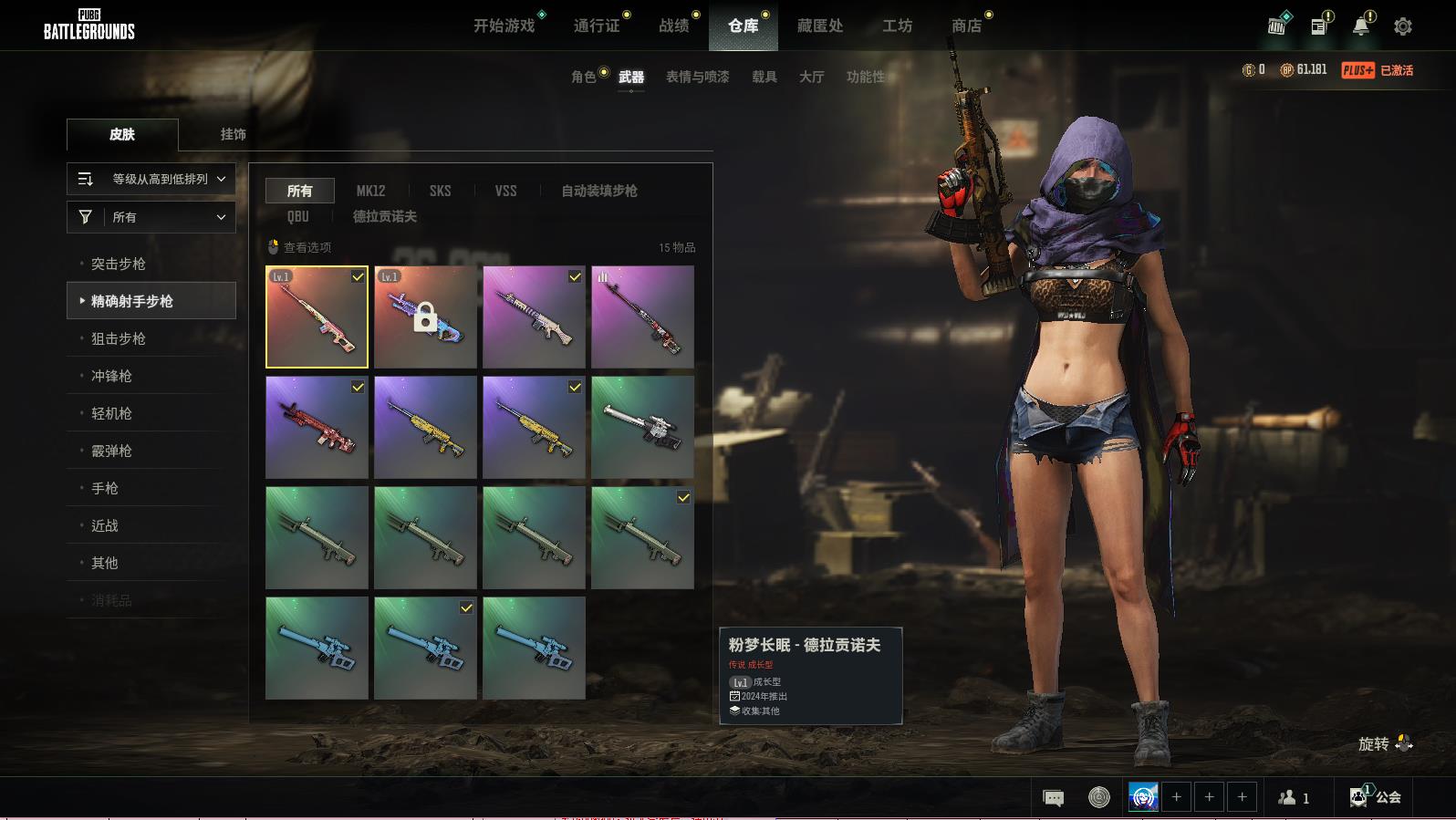Image resolution: width=1456 pixels, height=820 pixels.
Task: Choose the 突击步枪 assault rifle category
Action: (x=119, y=264)
